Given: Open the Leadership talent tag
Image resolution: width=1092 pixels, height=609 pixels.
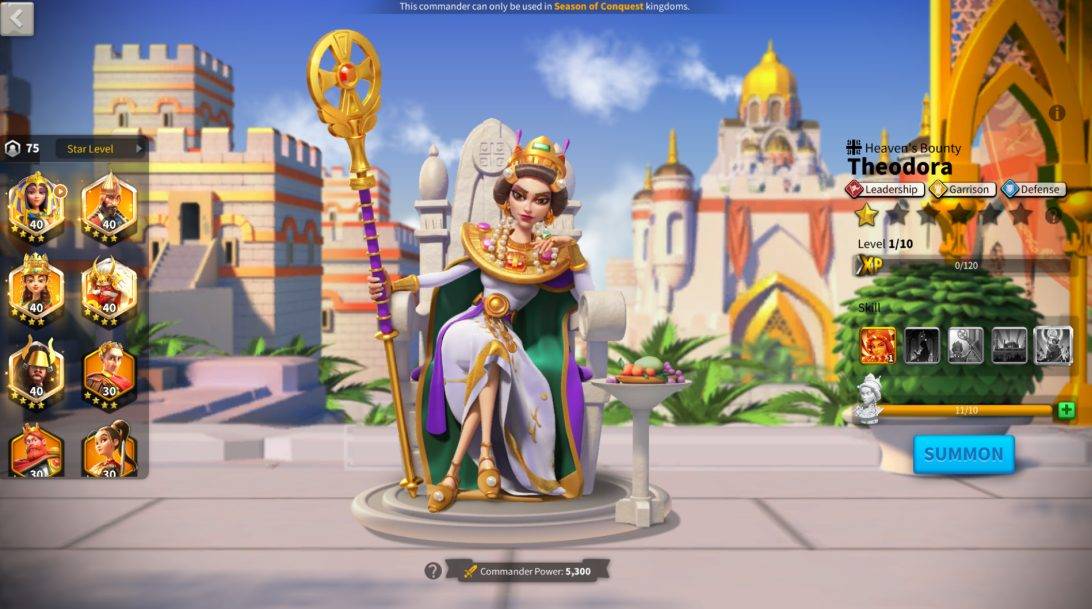Looking at the screenshot, I should point(886,189).
